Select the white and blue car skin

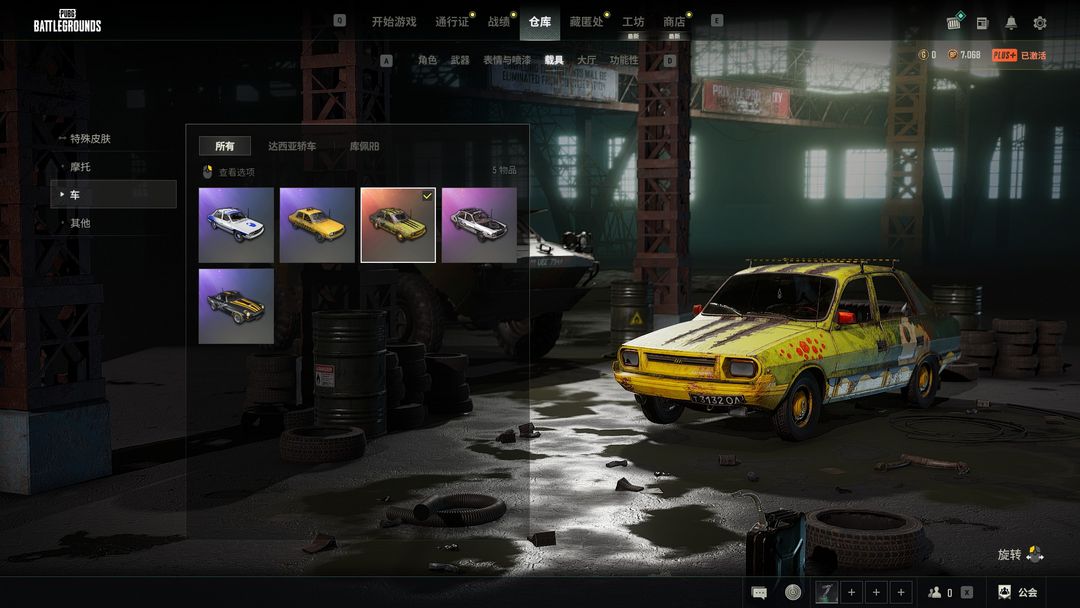(236, 225)
